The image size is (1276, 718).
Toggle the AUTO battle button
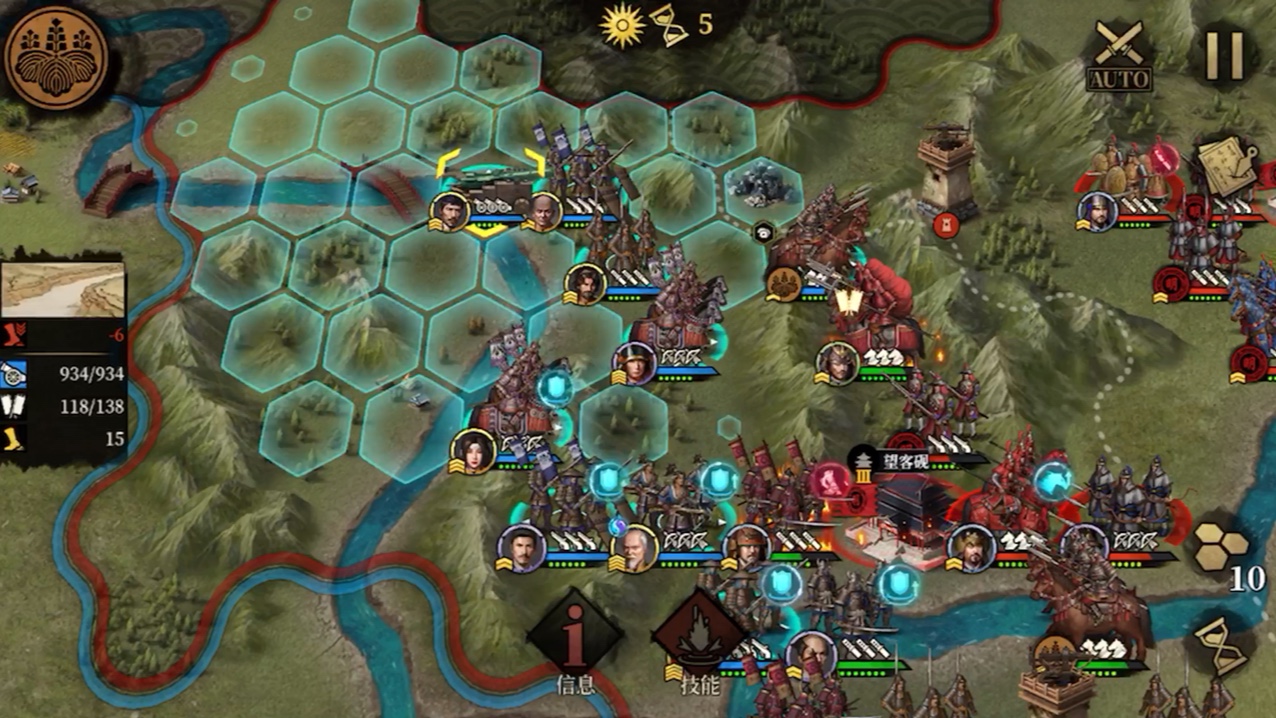click(1119, 55)
